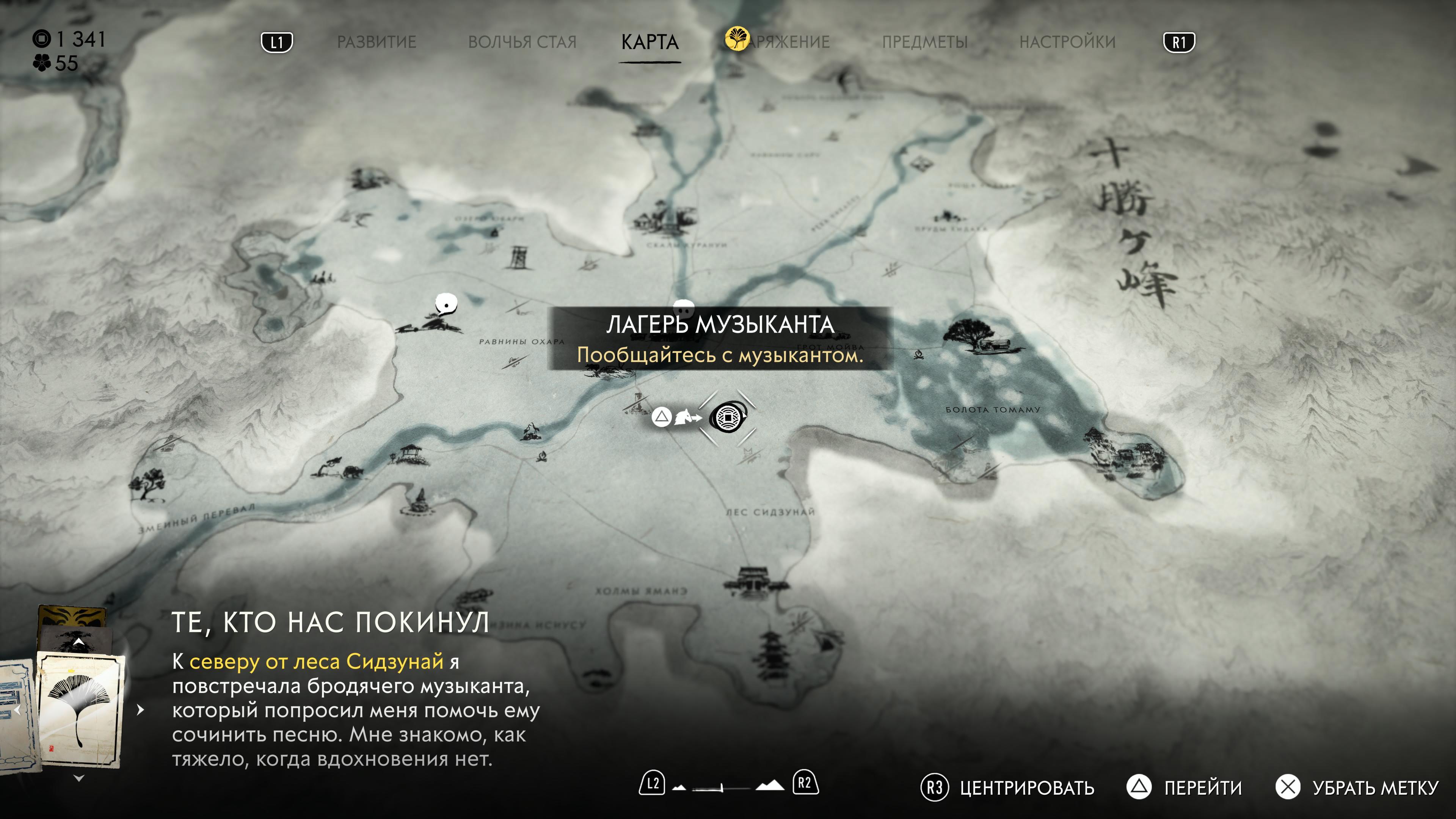
Task: Click the campfire marker near the swamp
Action: [918, 355]
